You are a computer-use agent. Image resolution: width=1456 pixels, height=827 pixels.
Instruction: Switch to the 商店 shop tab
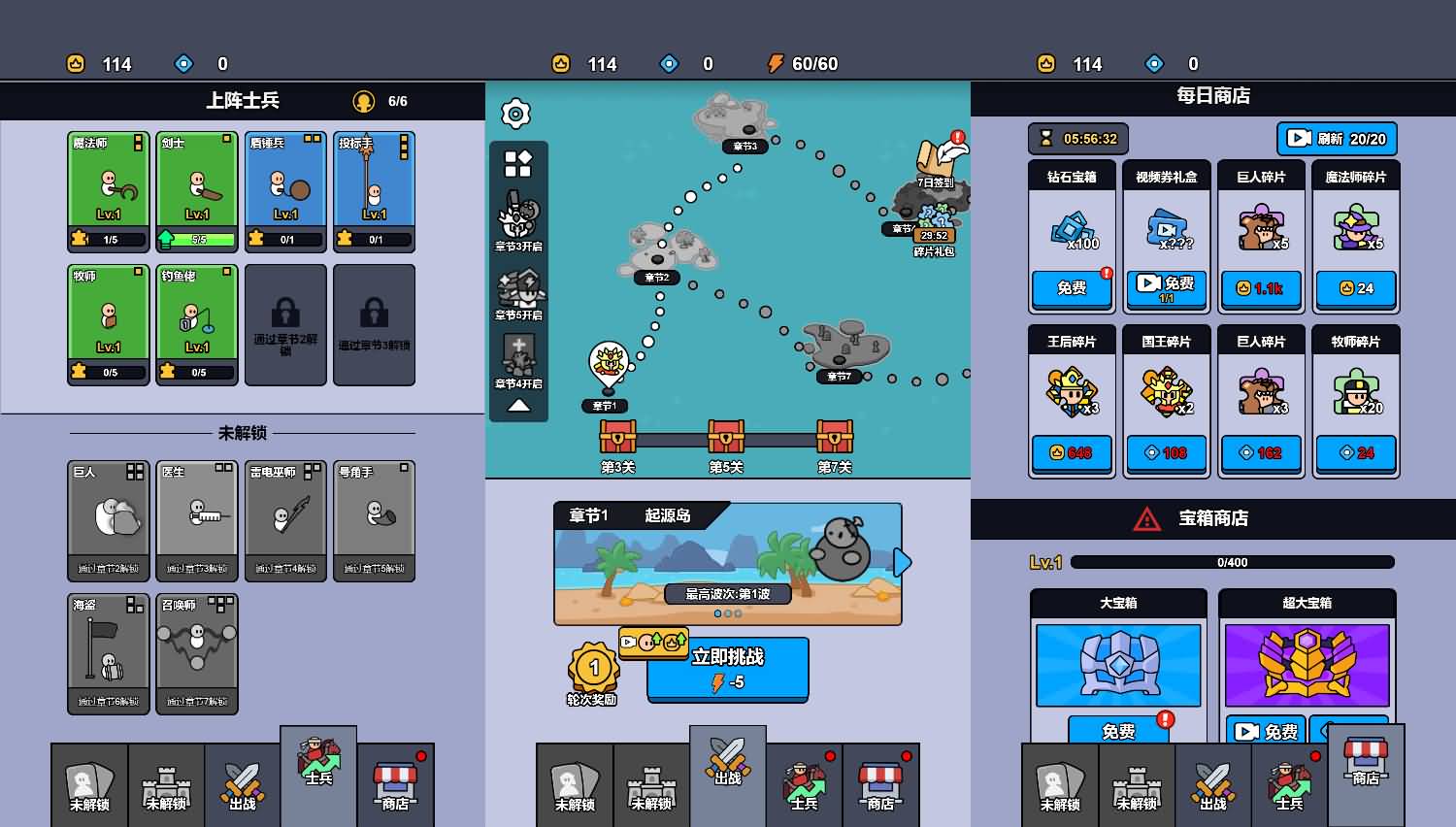coord(394,784)
